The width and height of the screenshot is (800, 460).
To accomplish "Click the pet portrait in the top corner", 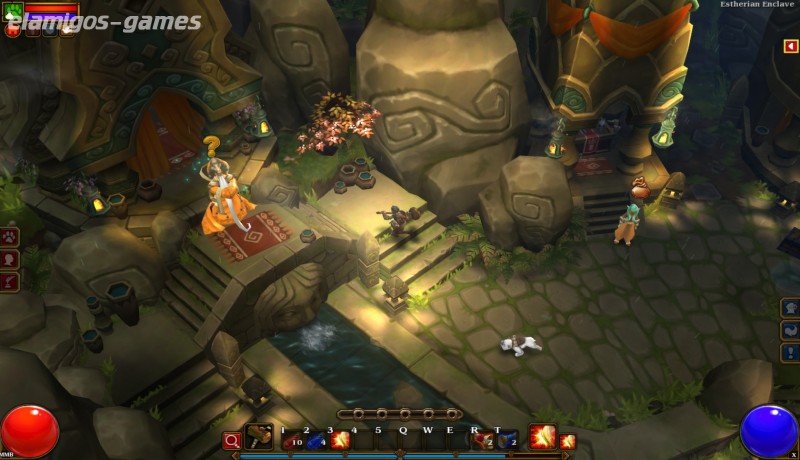I will pyautogui.click(x=13, y=11).
